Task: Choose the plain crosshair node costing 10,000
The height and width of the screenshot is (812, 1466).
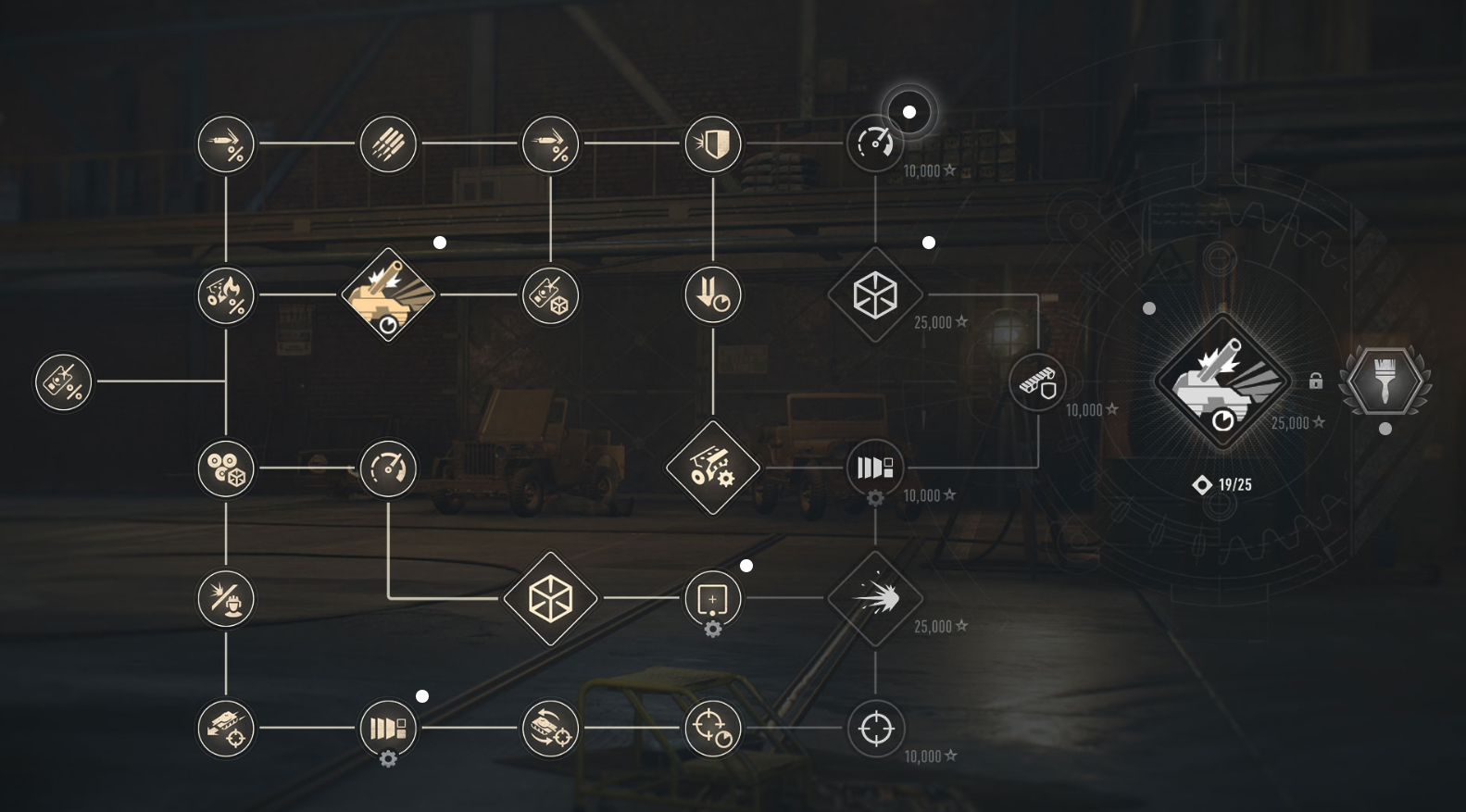Action: click(x=875, y=729)
